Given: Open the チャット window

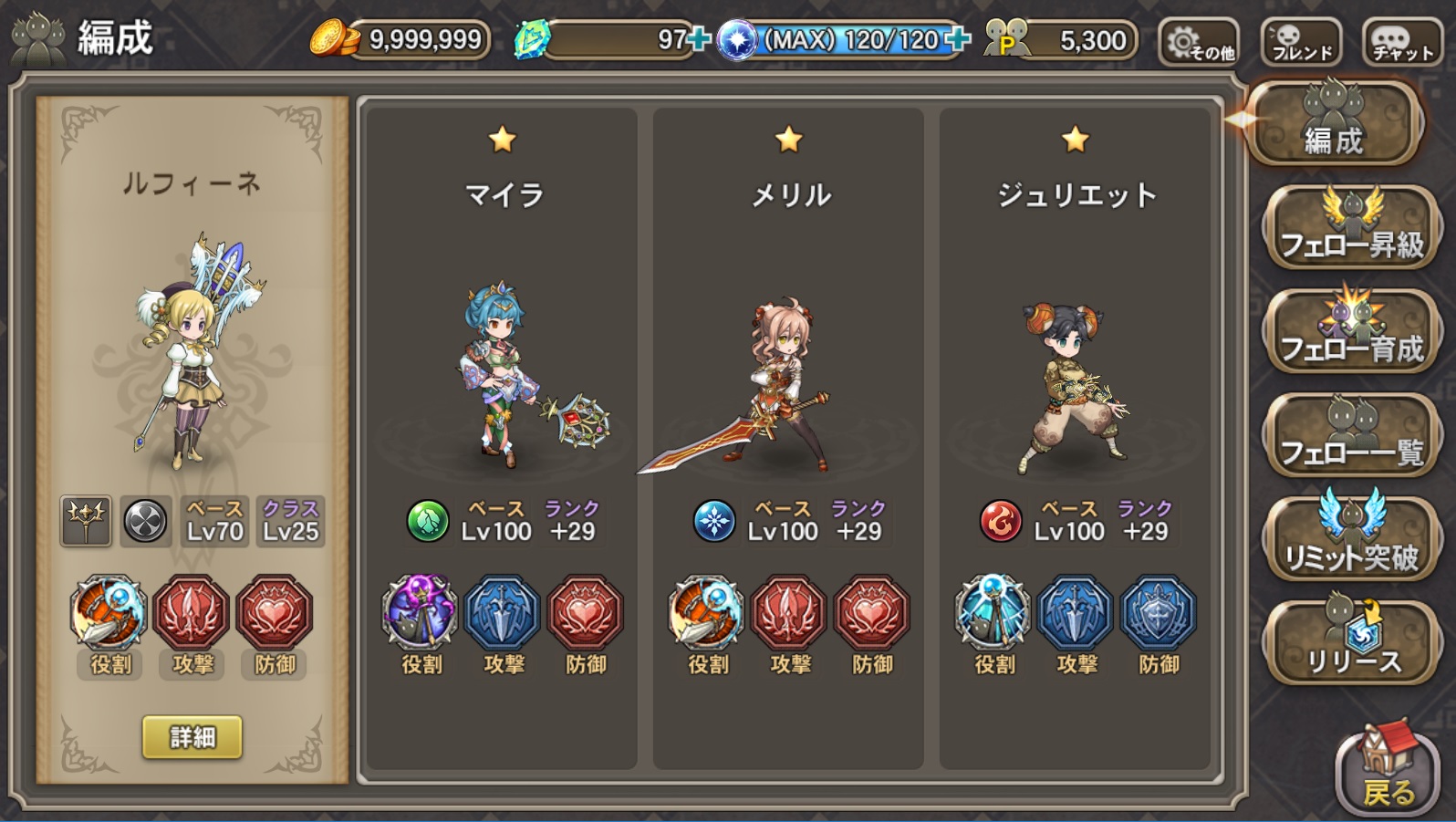Looking at the screenshot, I should point(1405,41).
